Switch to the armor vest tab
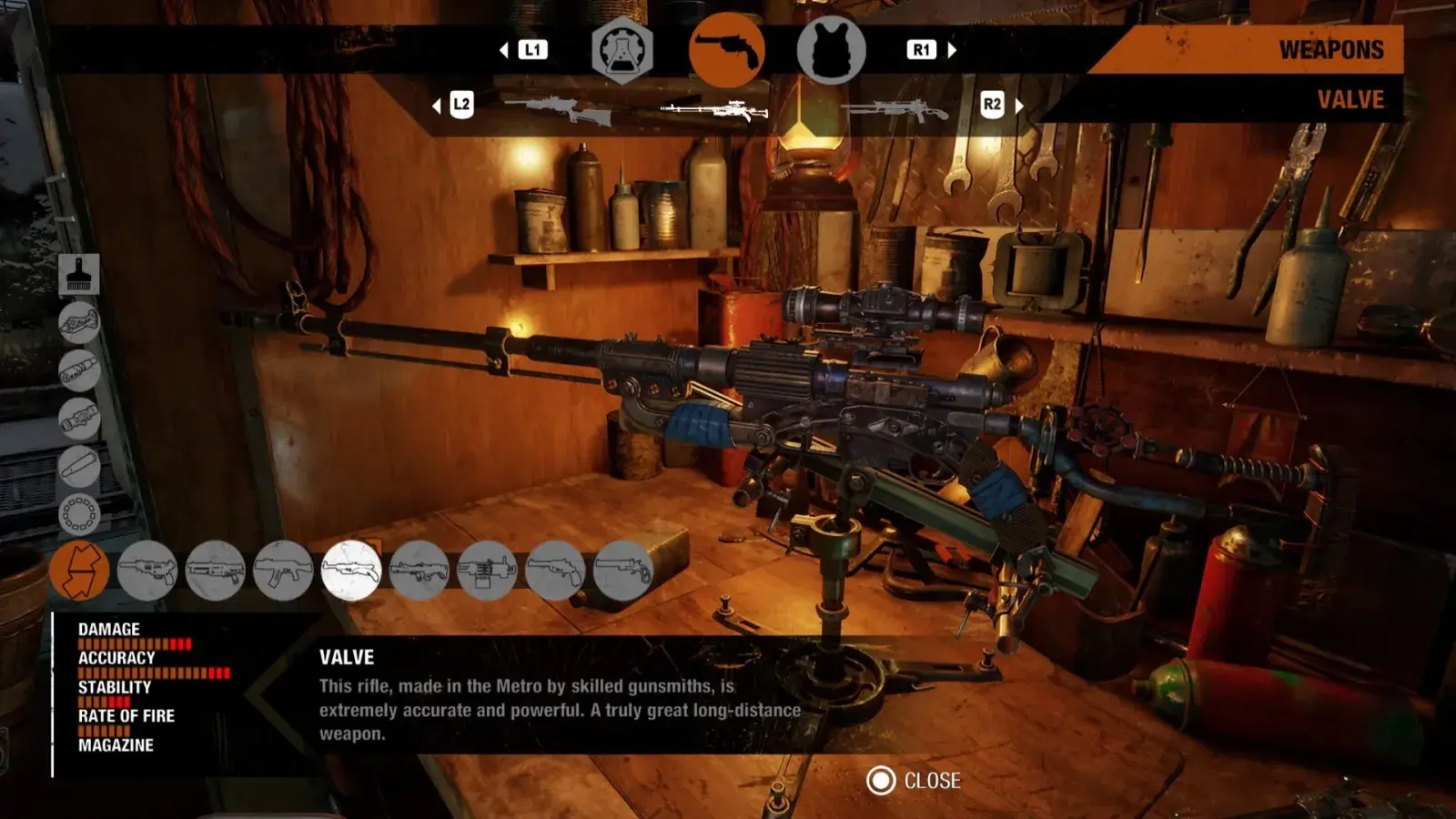Viewport: 1456px width, 819px height. [x=831, y=51]
